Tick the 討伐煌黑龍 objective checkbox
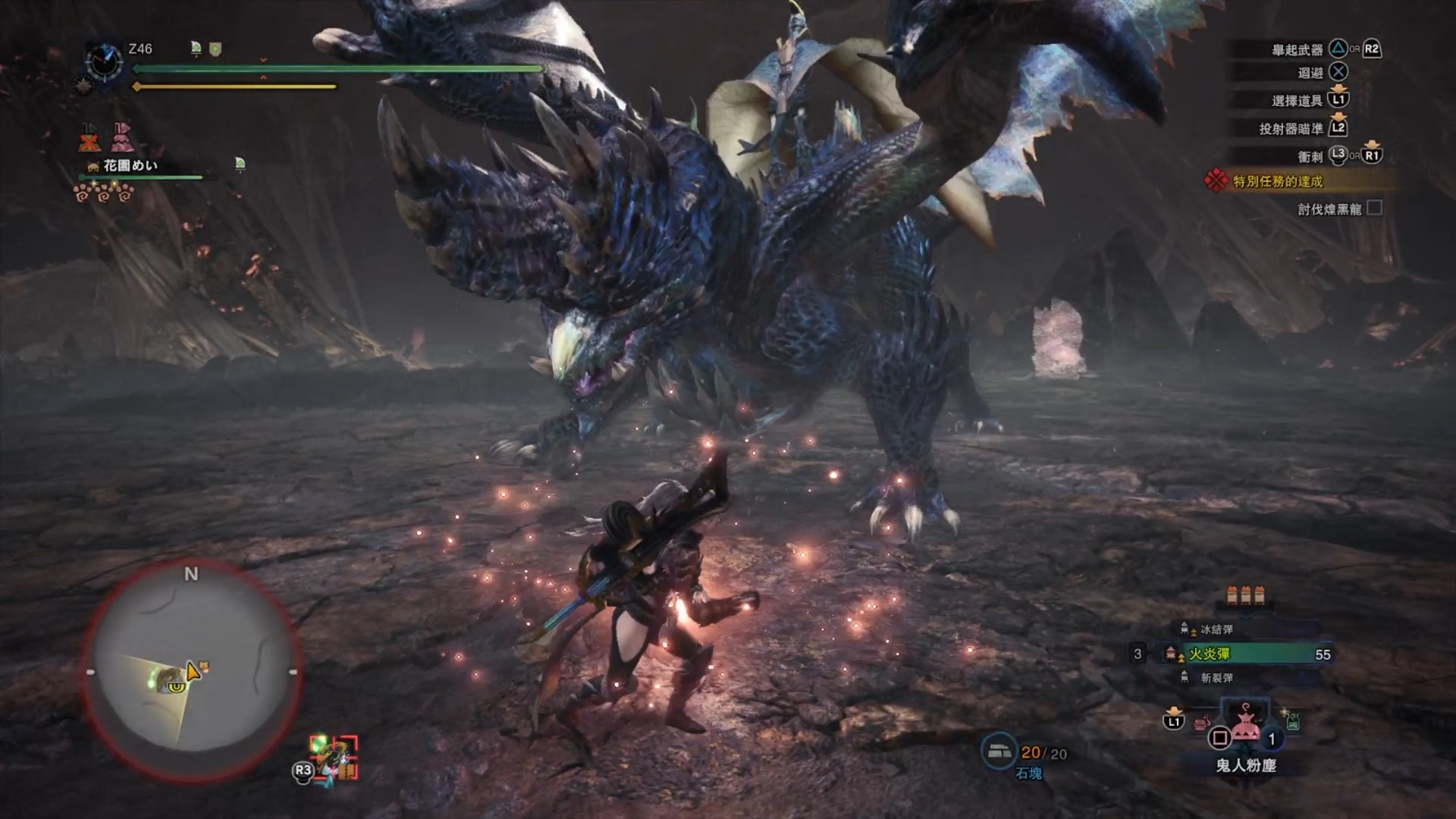The height and width of the screenshot is (819, 1456). pos(1374,208)
